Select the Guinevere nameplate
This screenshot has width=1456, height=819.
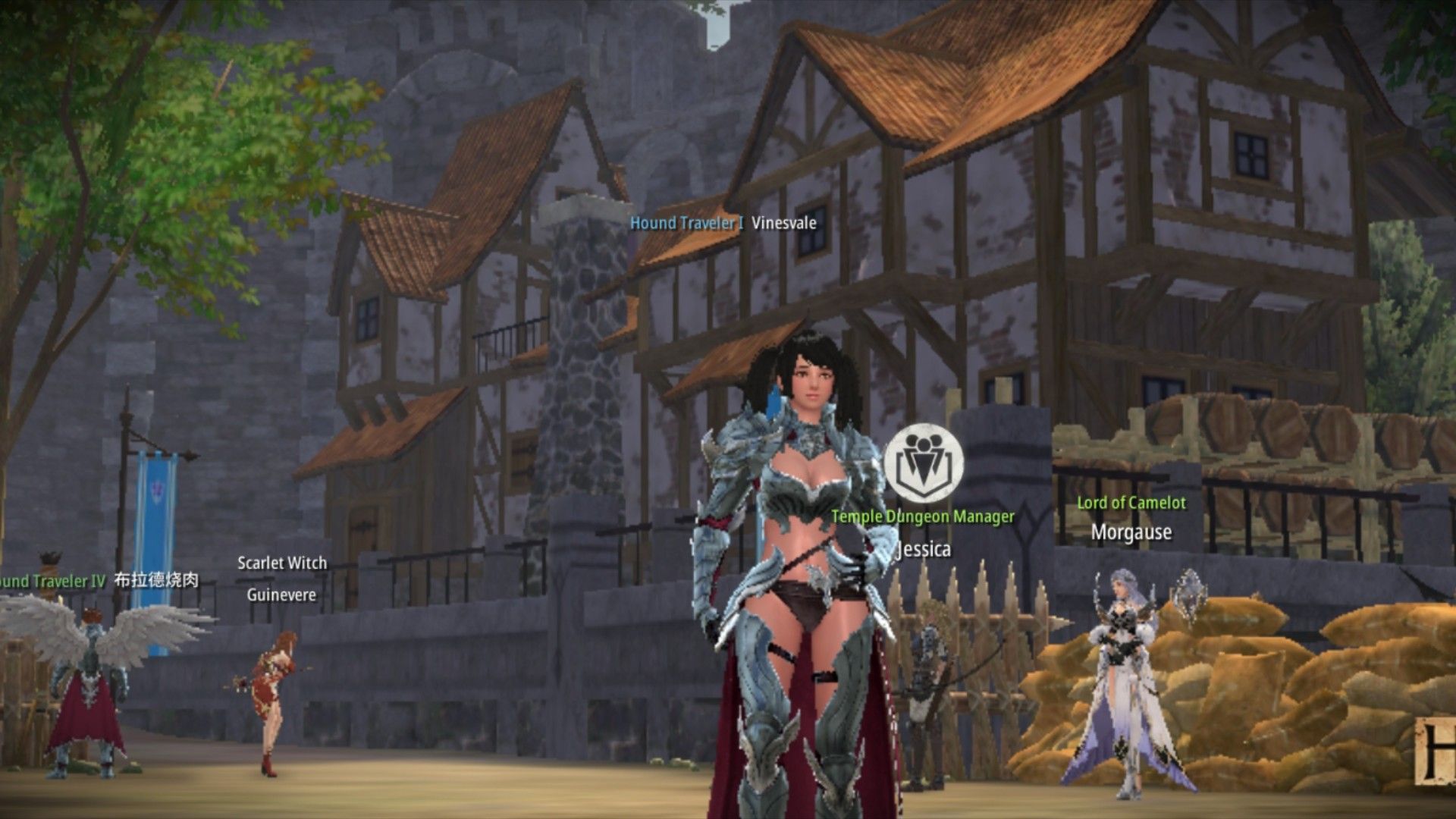tap(281, 595)
